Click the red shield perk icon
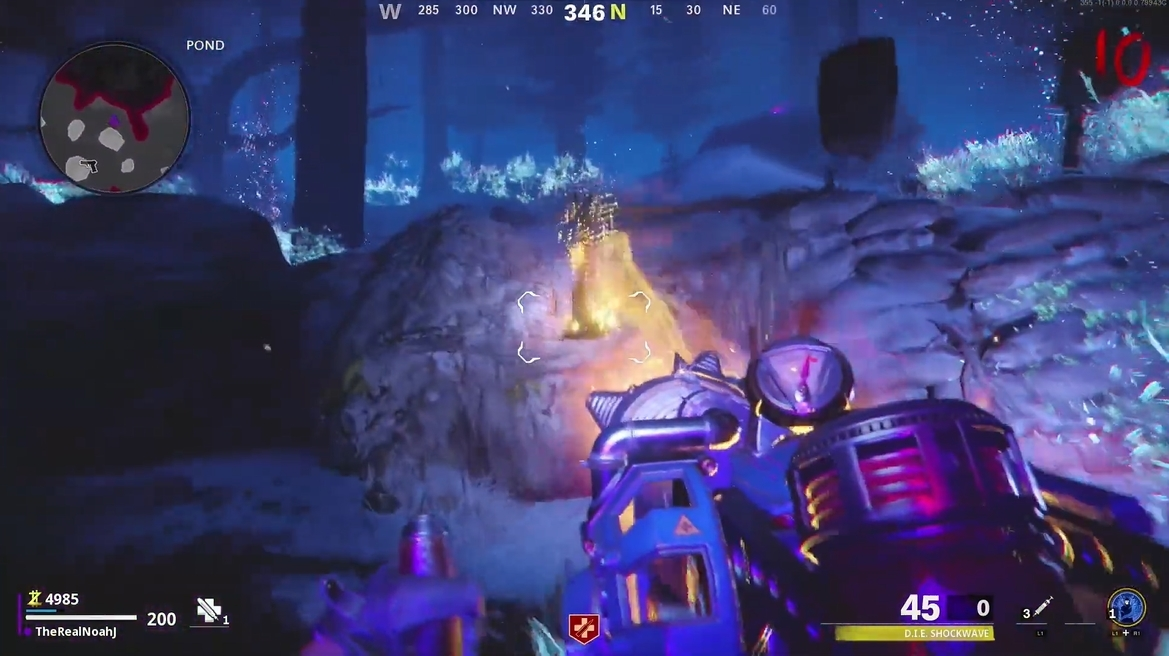The height and width of the screenshot is (656, 1169). click(x=583, y=628)
